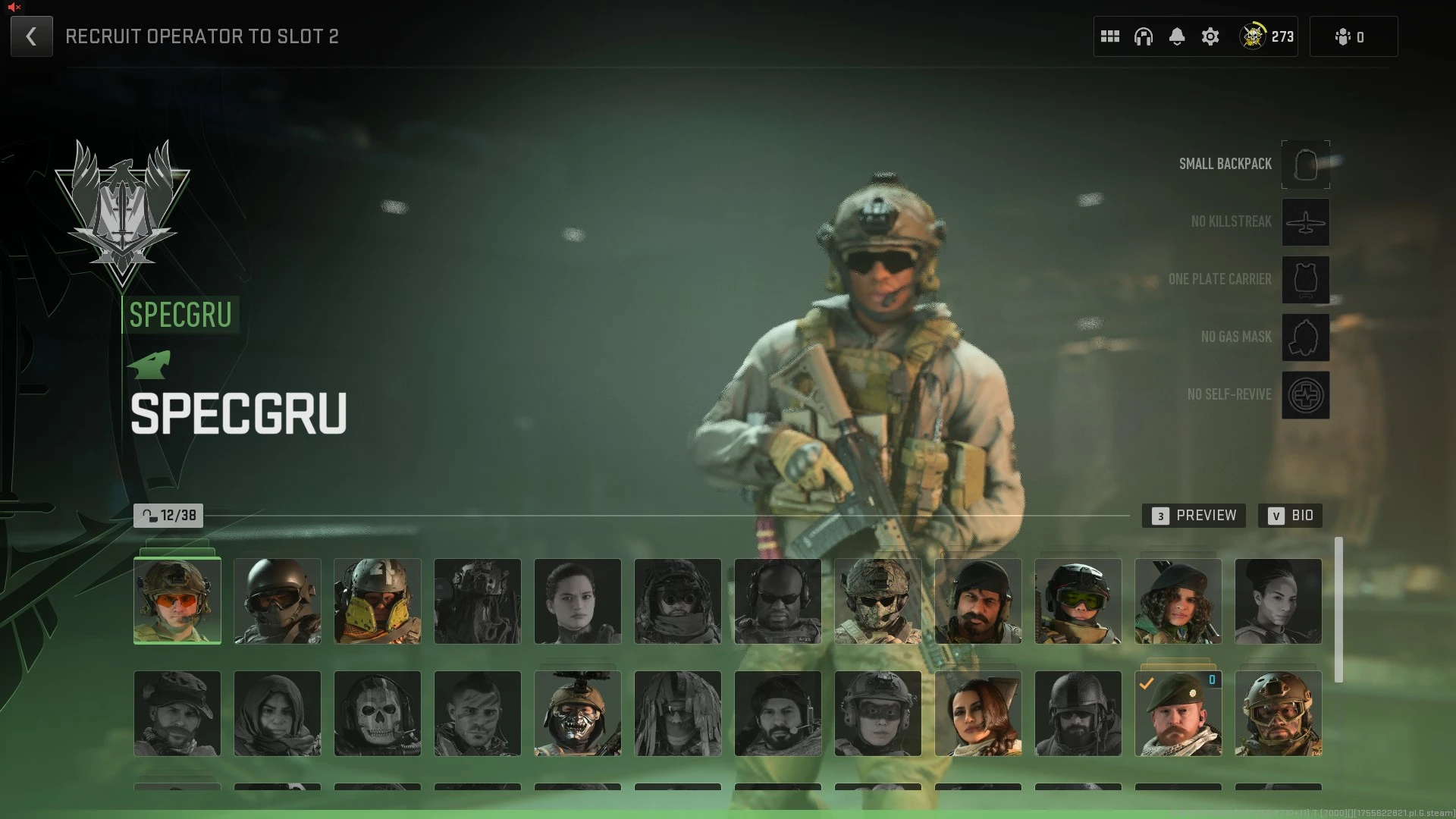Viewport: 1456px width, 819px height.
Task: Select the Ghost skull-mask operator
Action: point(377,713)
